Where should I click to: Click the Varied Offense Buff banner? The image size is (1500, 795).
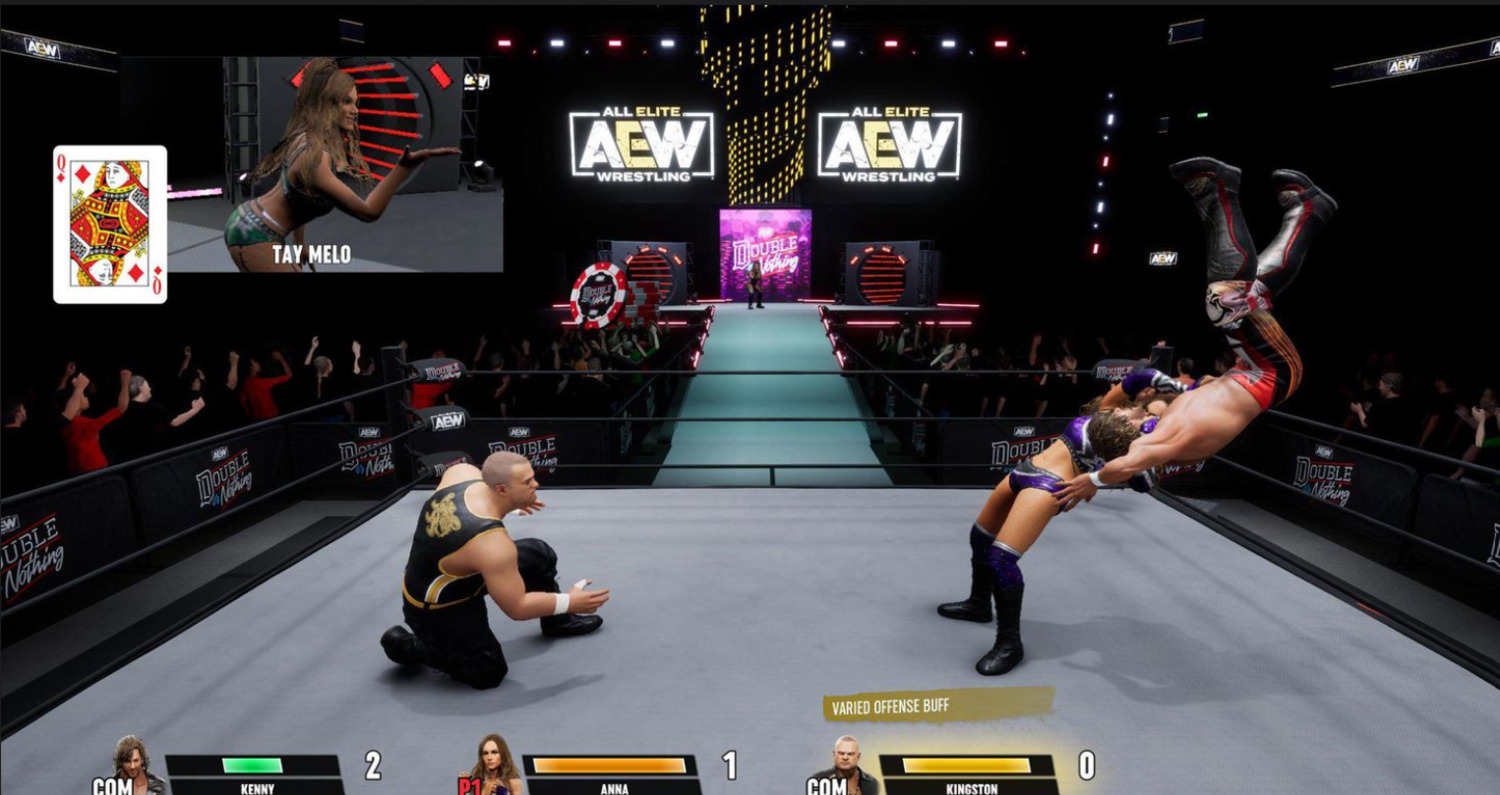[x=926, y=706]
